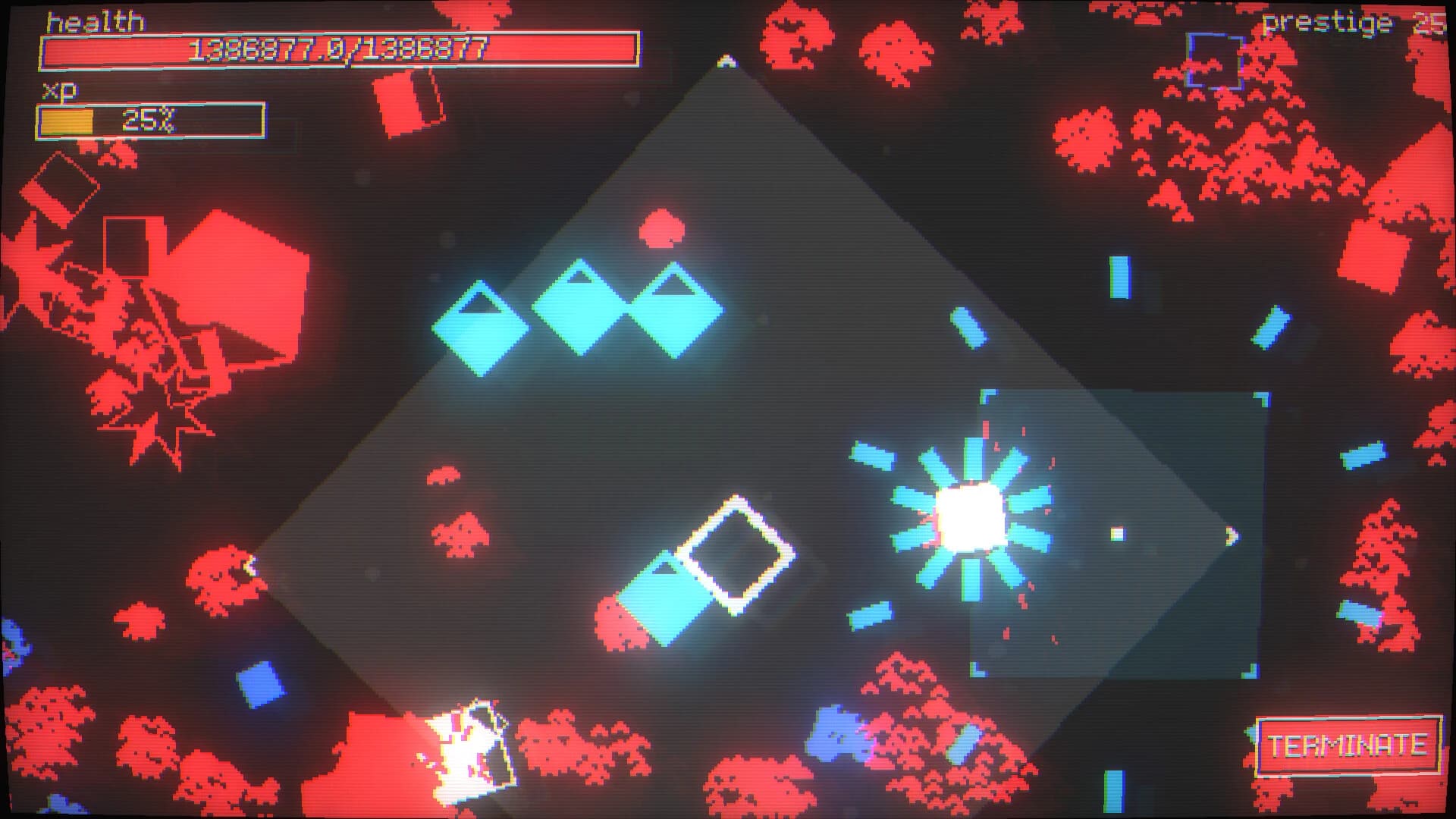Click the middle cyan diamond enemy

[580, 306]
